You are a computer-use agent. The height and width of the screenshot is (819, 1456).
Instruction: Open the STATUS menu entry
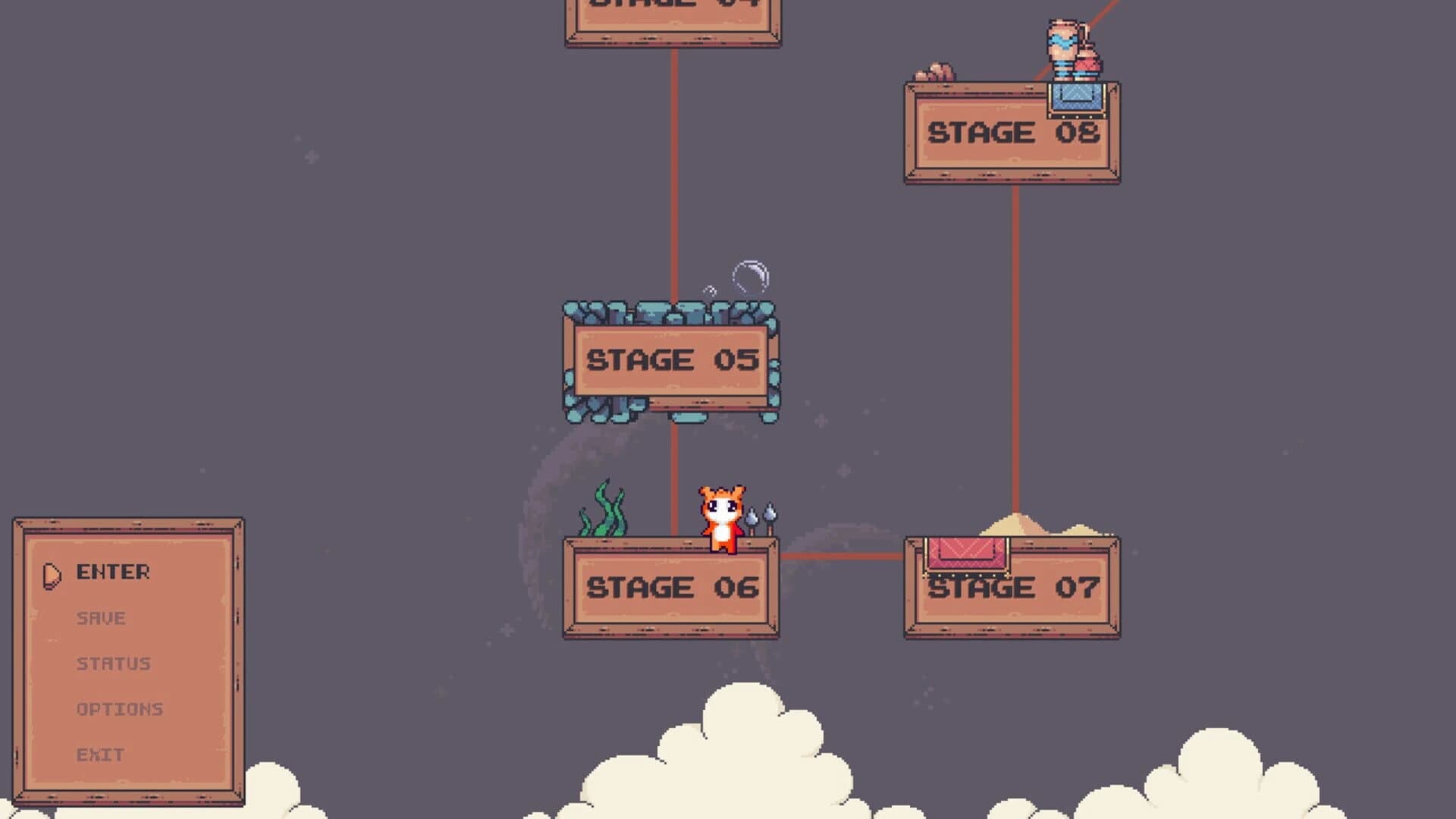tap(112, 664)
